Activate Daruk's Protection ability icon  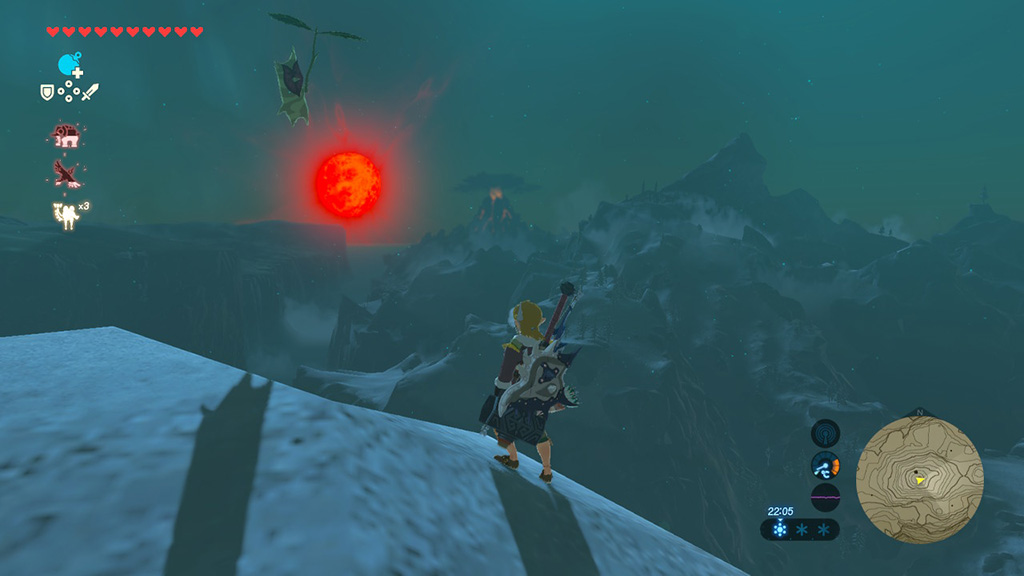(66, 134)
